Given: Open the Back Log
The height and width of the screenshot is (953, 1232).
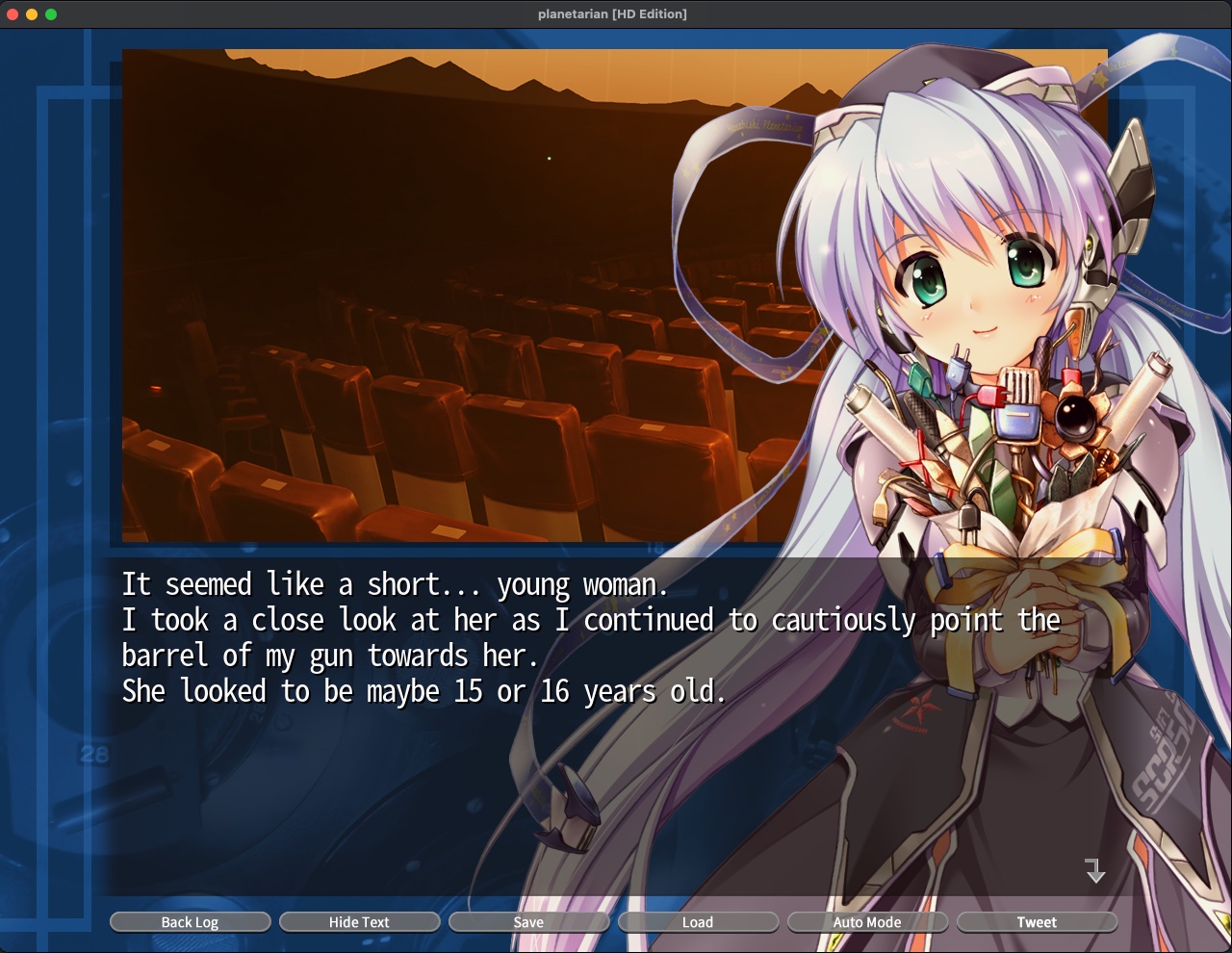Looking at the screenshot, I should pos(190,921).
